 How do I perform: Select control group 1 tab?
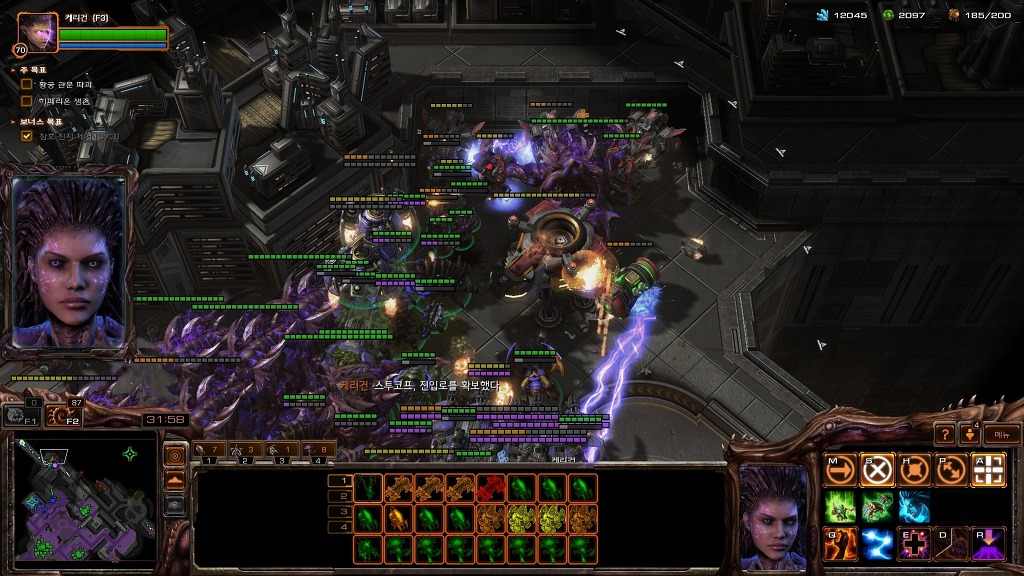pyautogui.click(x=211, y=452)
